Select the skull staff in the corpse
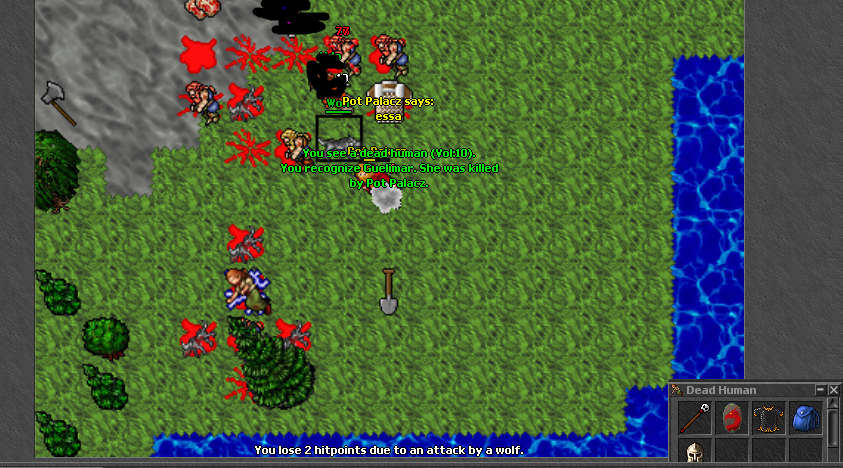The width and height of the screenshot is (843, 468). tap(694, 417)
